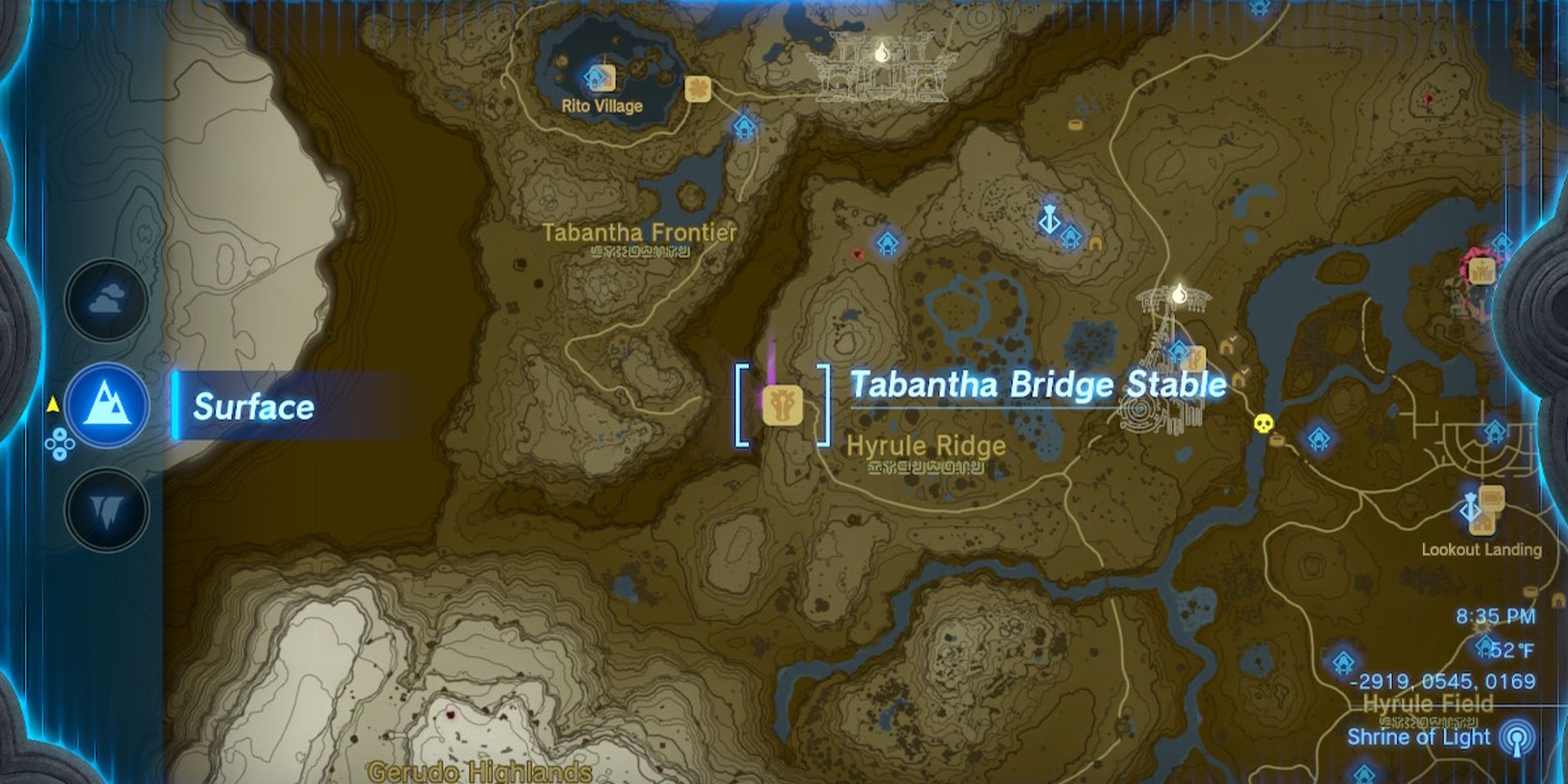Click the cooking pot icon near the skull marker
1568x784 pixels.
click(1276, 441)
